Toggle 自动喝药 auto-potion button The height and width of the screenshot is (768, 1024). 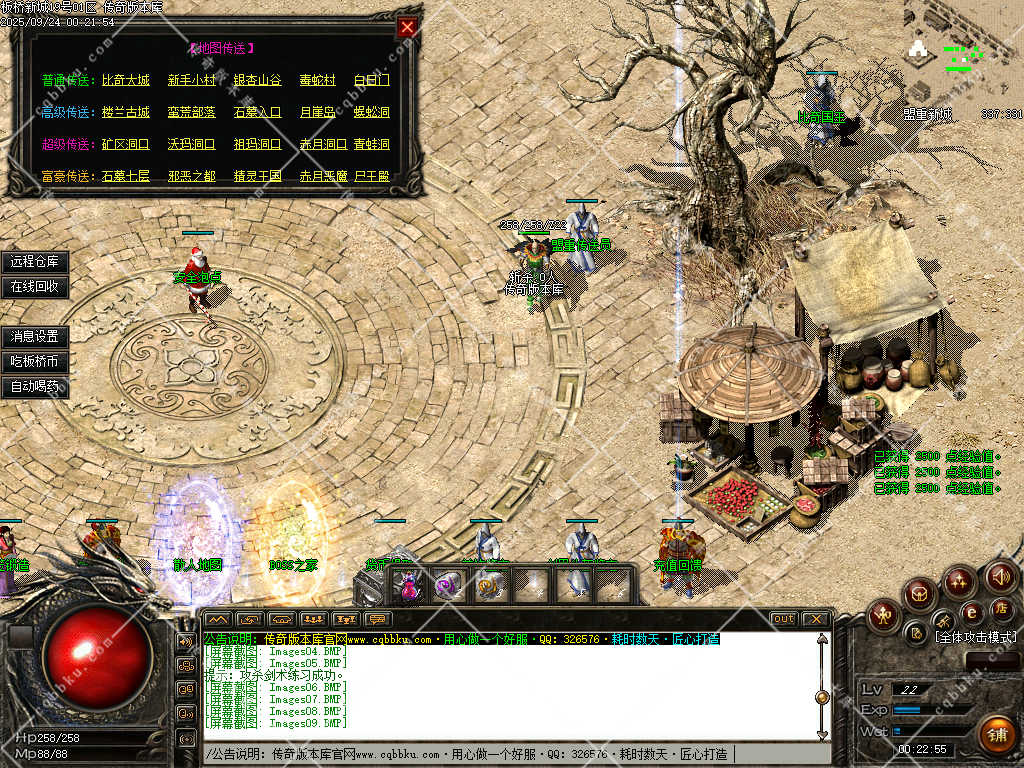pyautogui.click(x=35, y=386)
